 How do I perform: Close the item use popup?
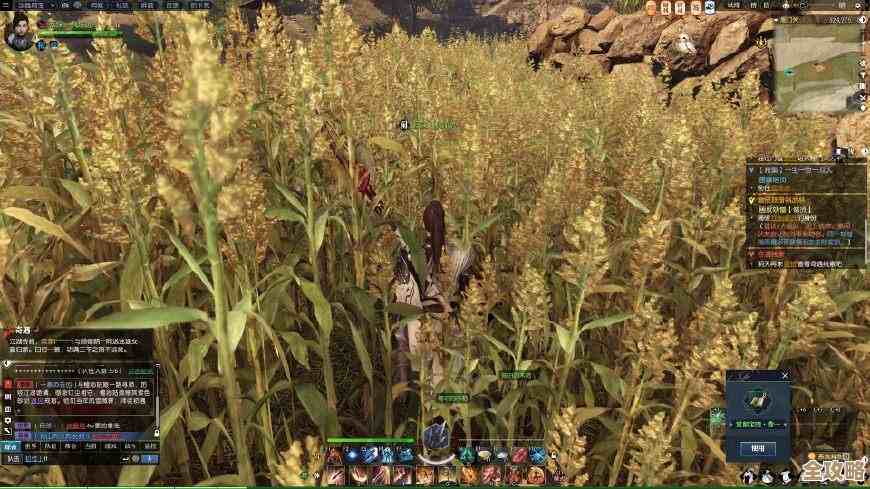(785, 376)
